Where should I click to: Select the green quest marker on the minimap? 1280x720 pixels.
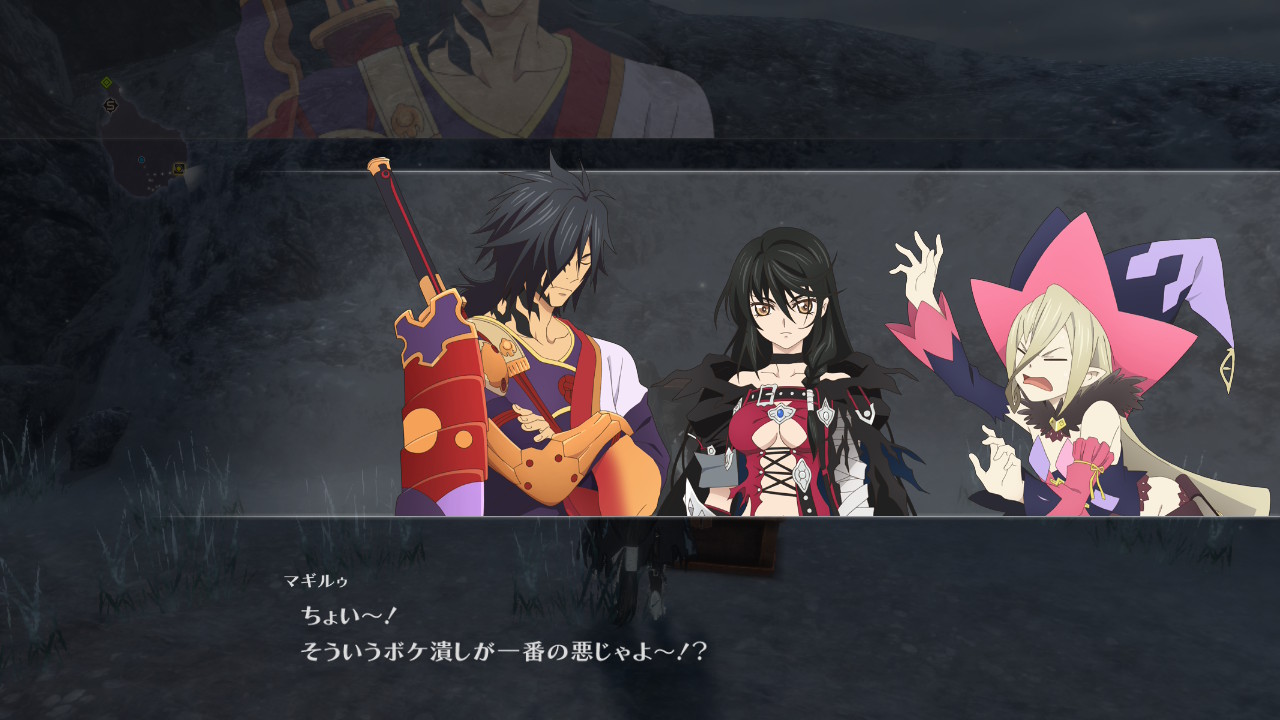[x=107, y=83]
